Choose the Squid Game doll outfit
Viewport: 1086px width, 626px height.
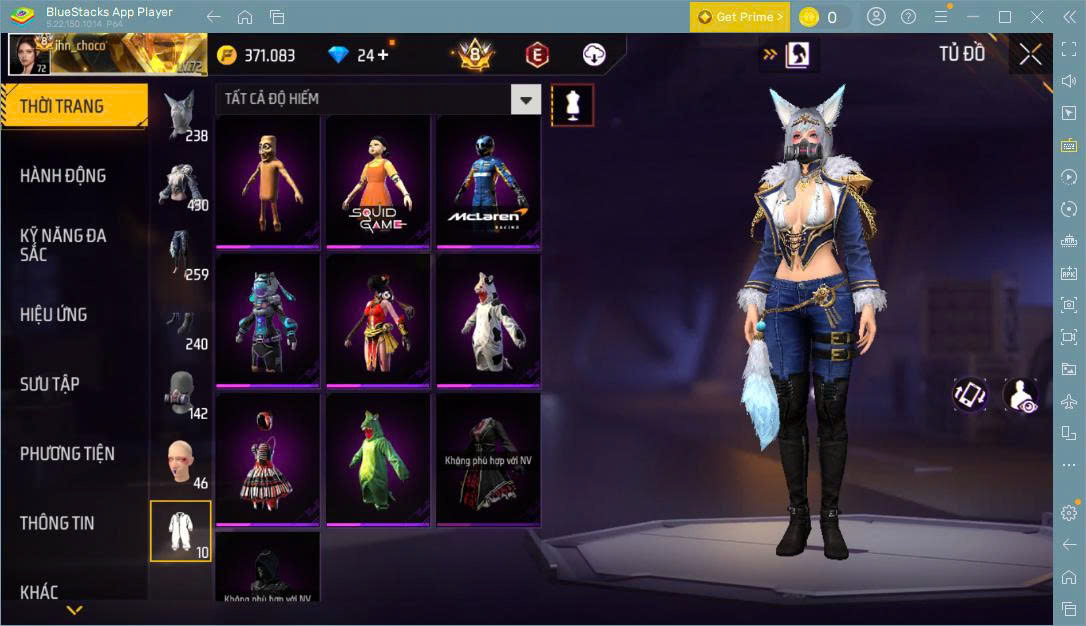[x=378, y=180]
